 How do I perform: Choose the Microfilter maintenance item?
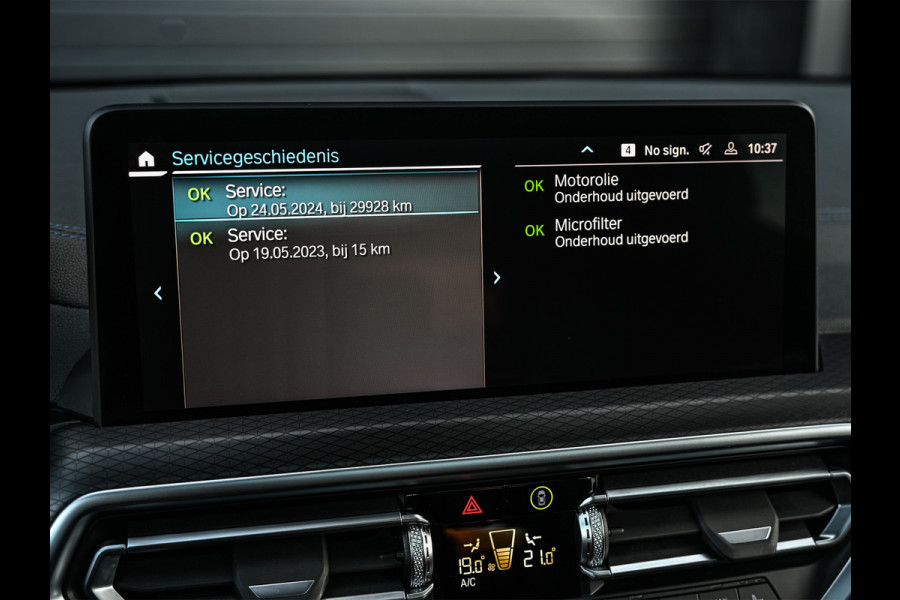pos(620,232)
